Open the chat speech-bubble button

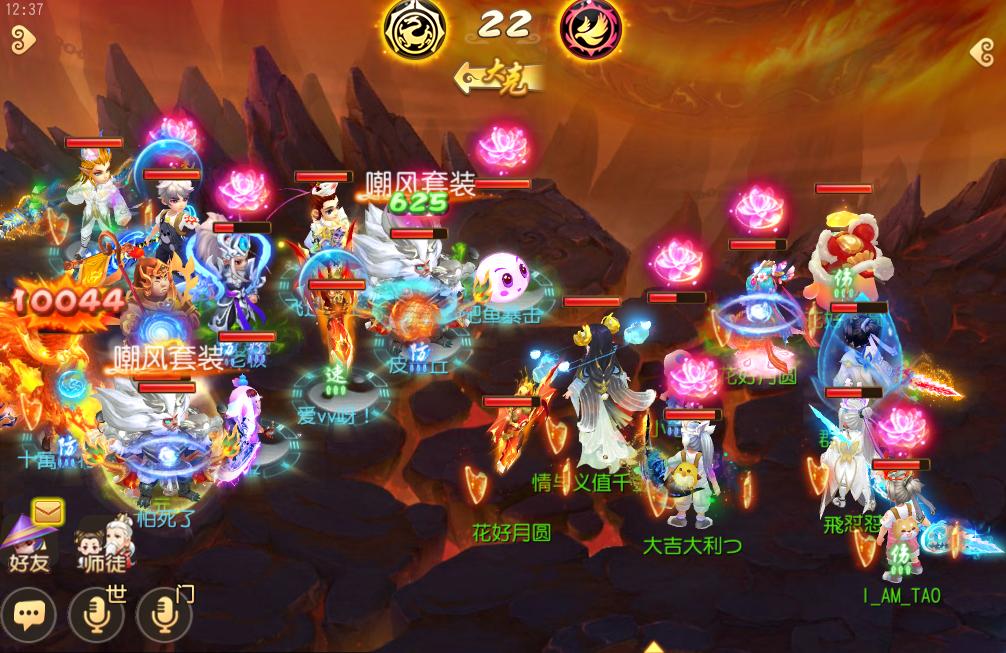pos(28,615)
